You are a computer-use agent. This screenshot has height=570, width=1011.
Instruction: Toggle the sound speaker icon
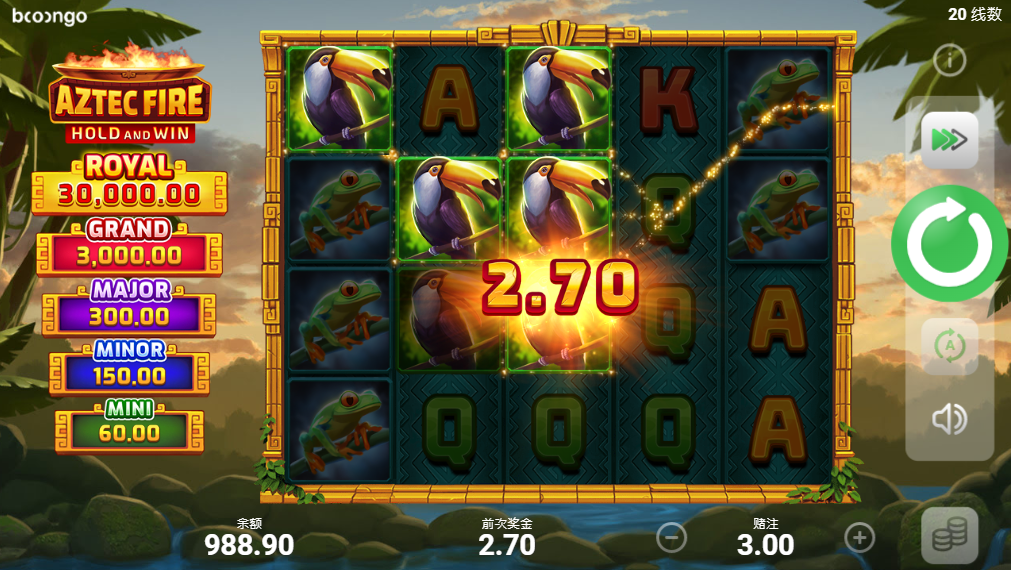949,419
